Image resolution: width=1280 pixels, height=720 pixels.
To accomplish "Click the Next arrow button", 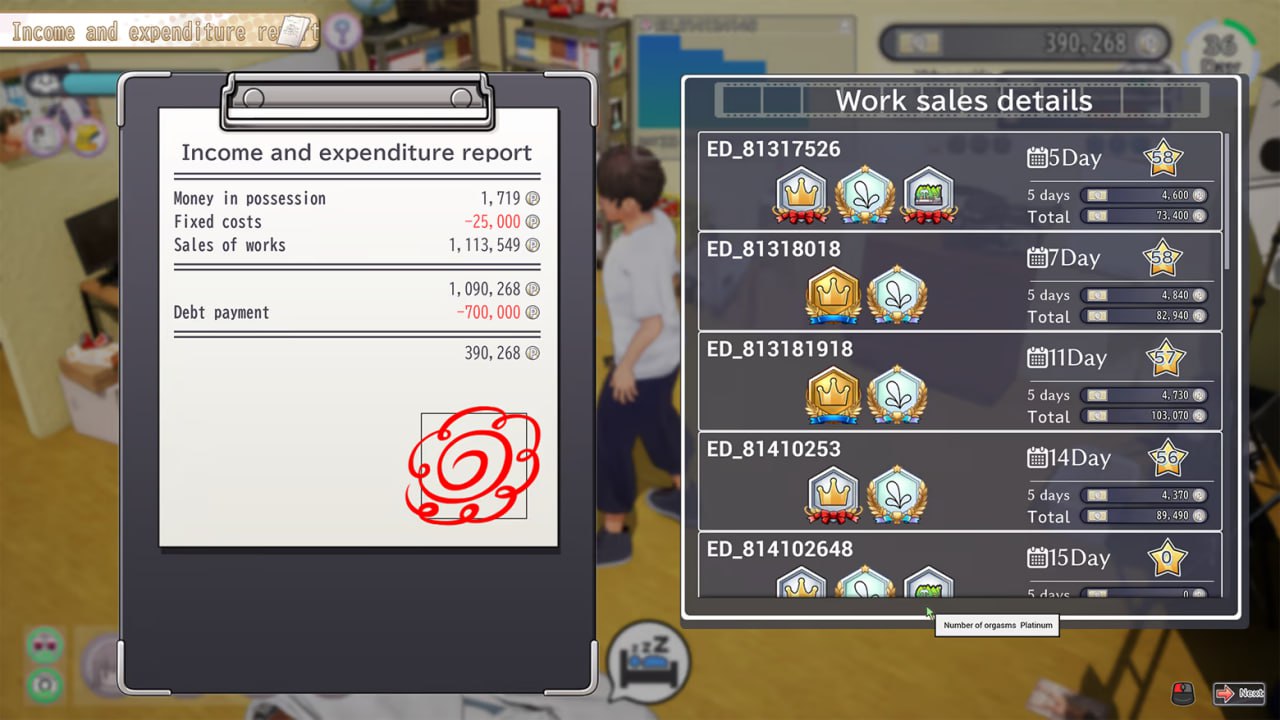I will click(1238, 693).
